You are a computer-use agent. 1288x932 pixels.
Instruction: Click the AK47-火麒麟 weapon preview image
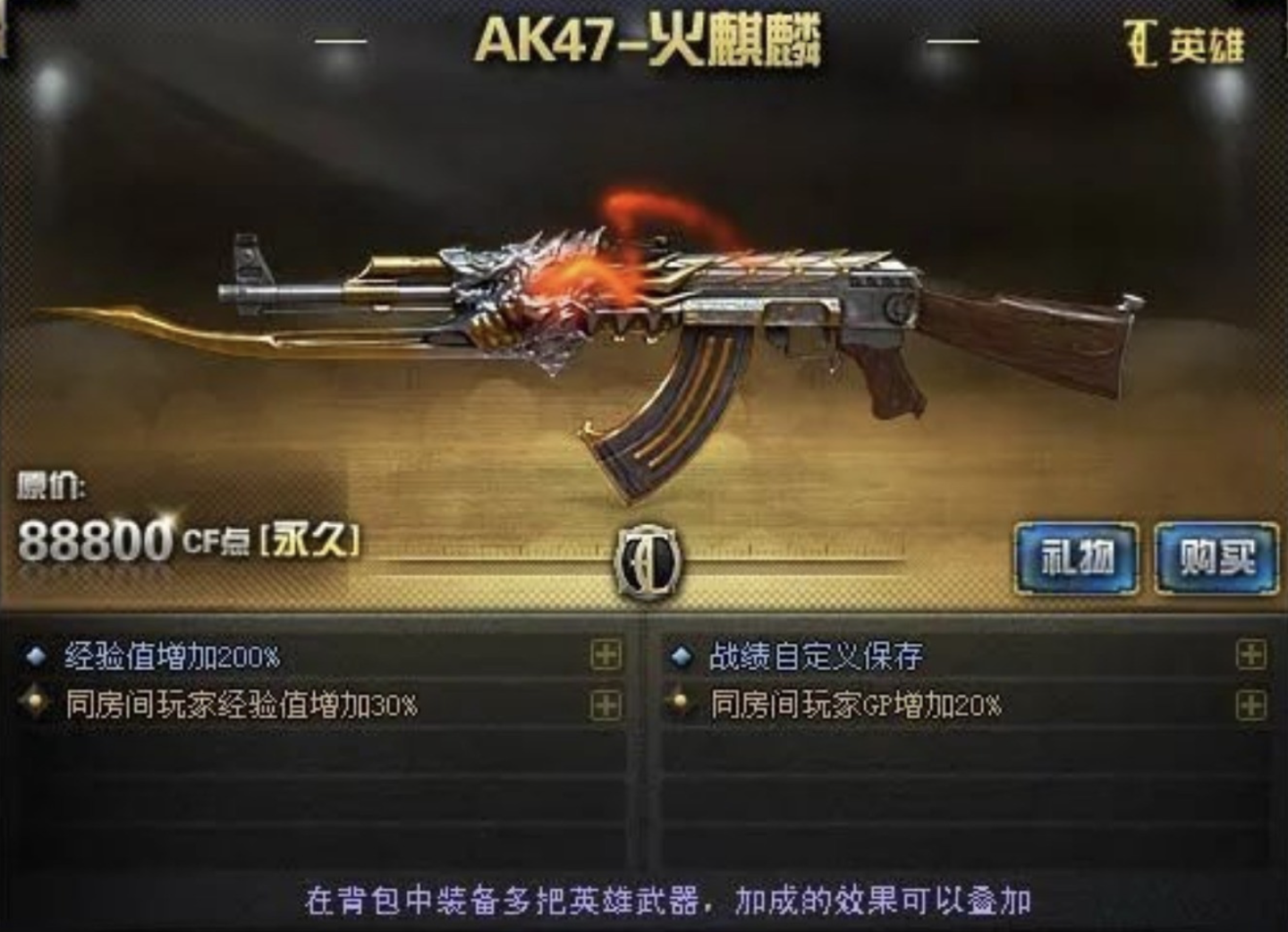644,322
